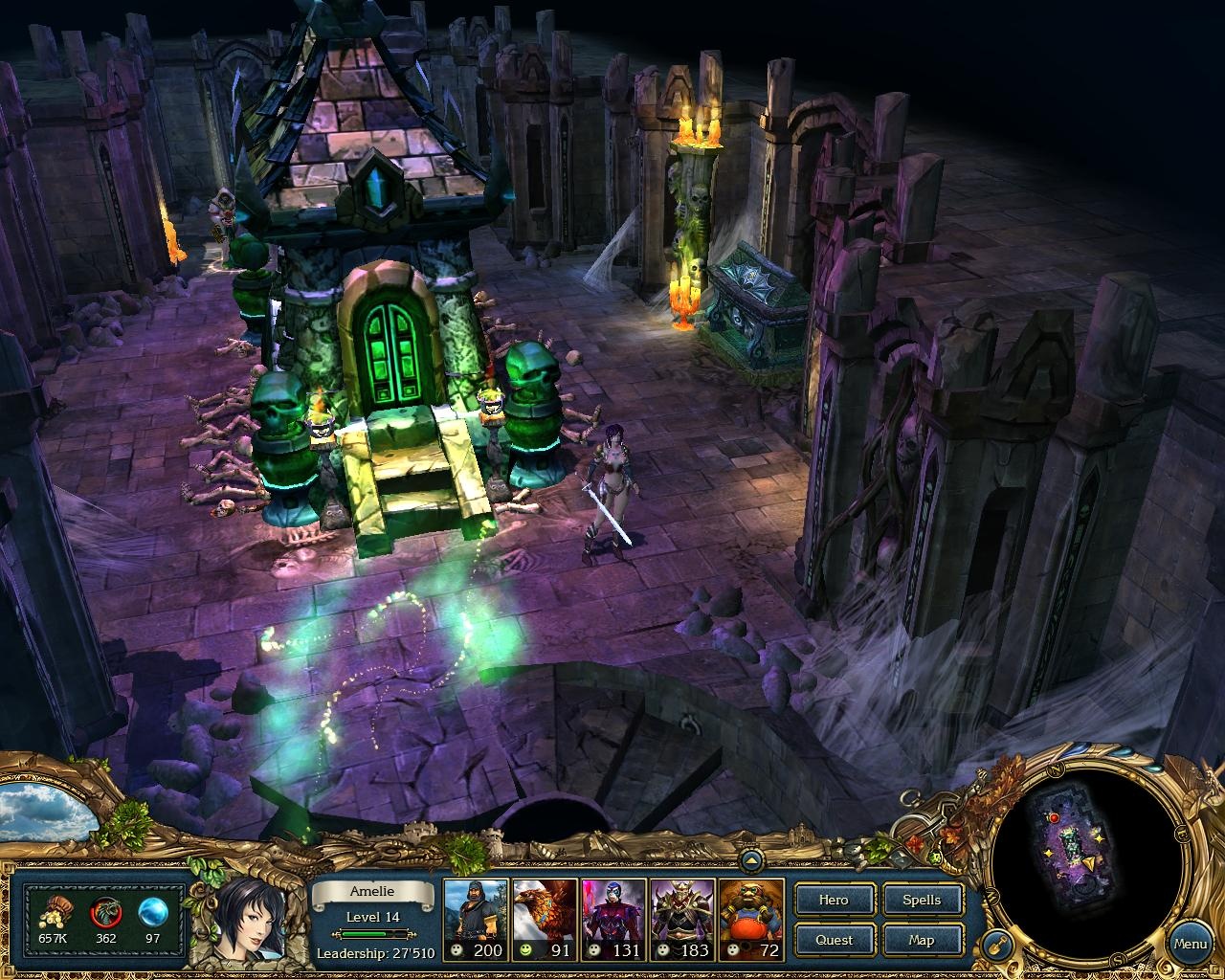Click the red dragon rage icon
Screen dimensions: 1225x980
107,912
